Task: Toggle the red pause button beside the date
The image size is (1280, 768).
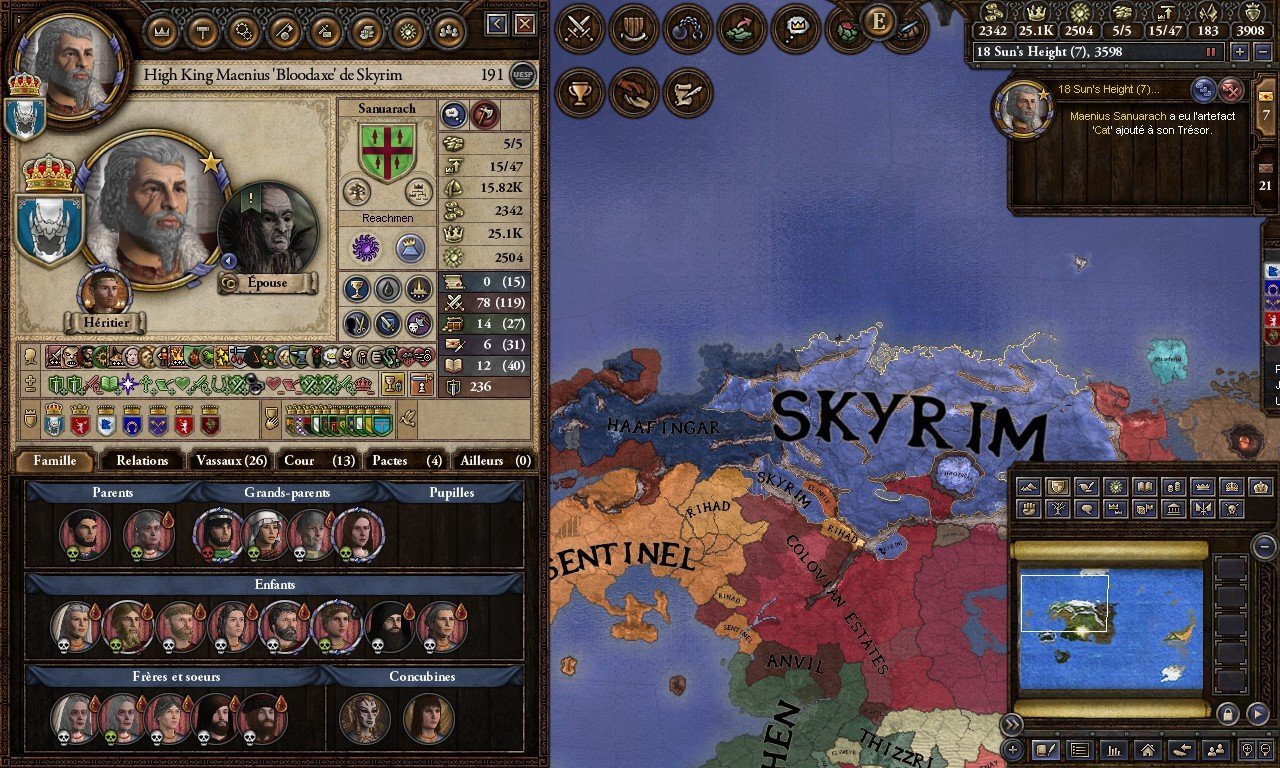Action: pyautogui.click(x=1211, y=52)
